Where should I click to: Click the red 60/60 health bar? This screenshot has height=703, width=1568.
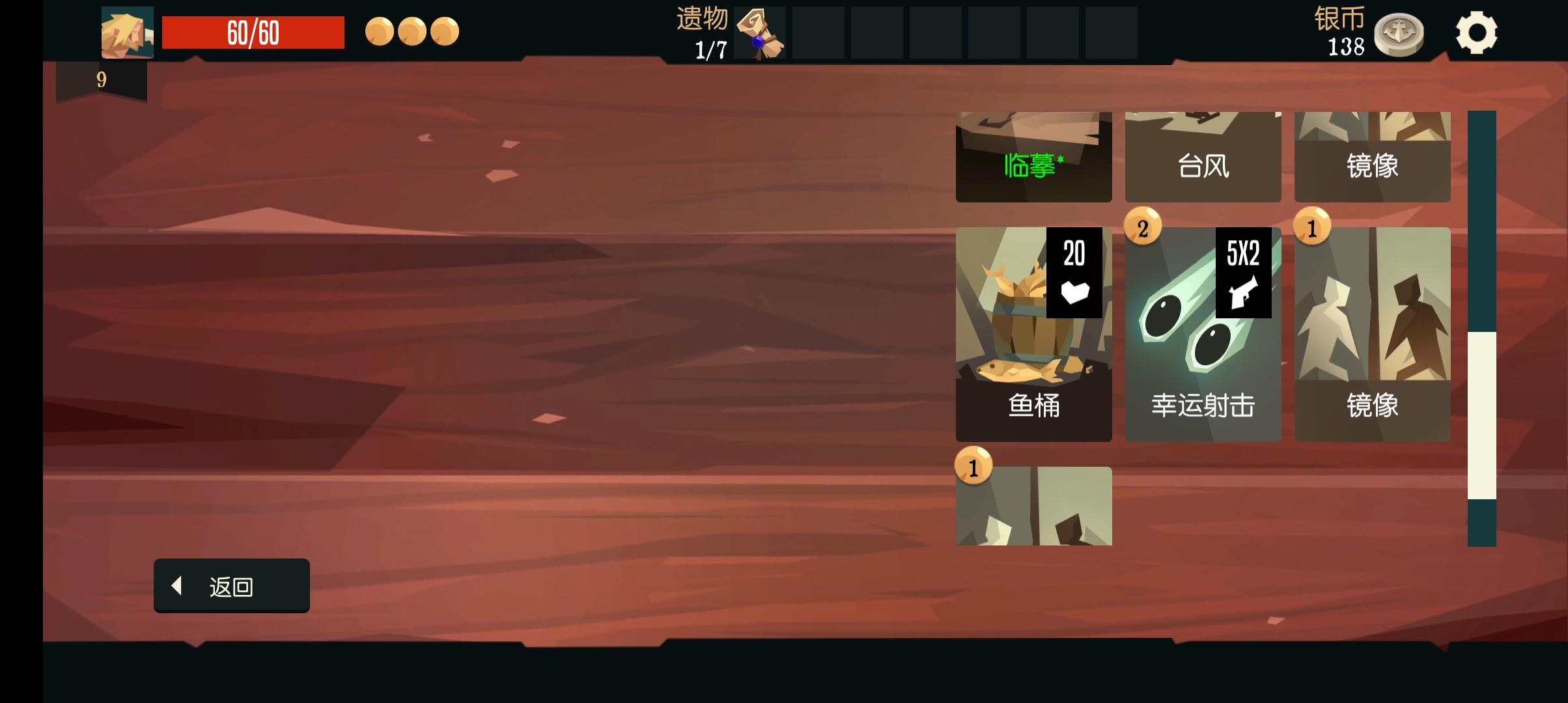(253, 31)
